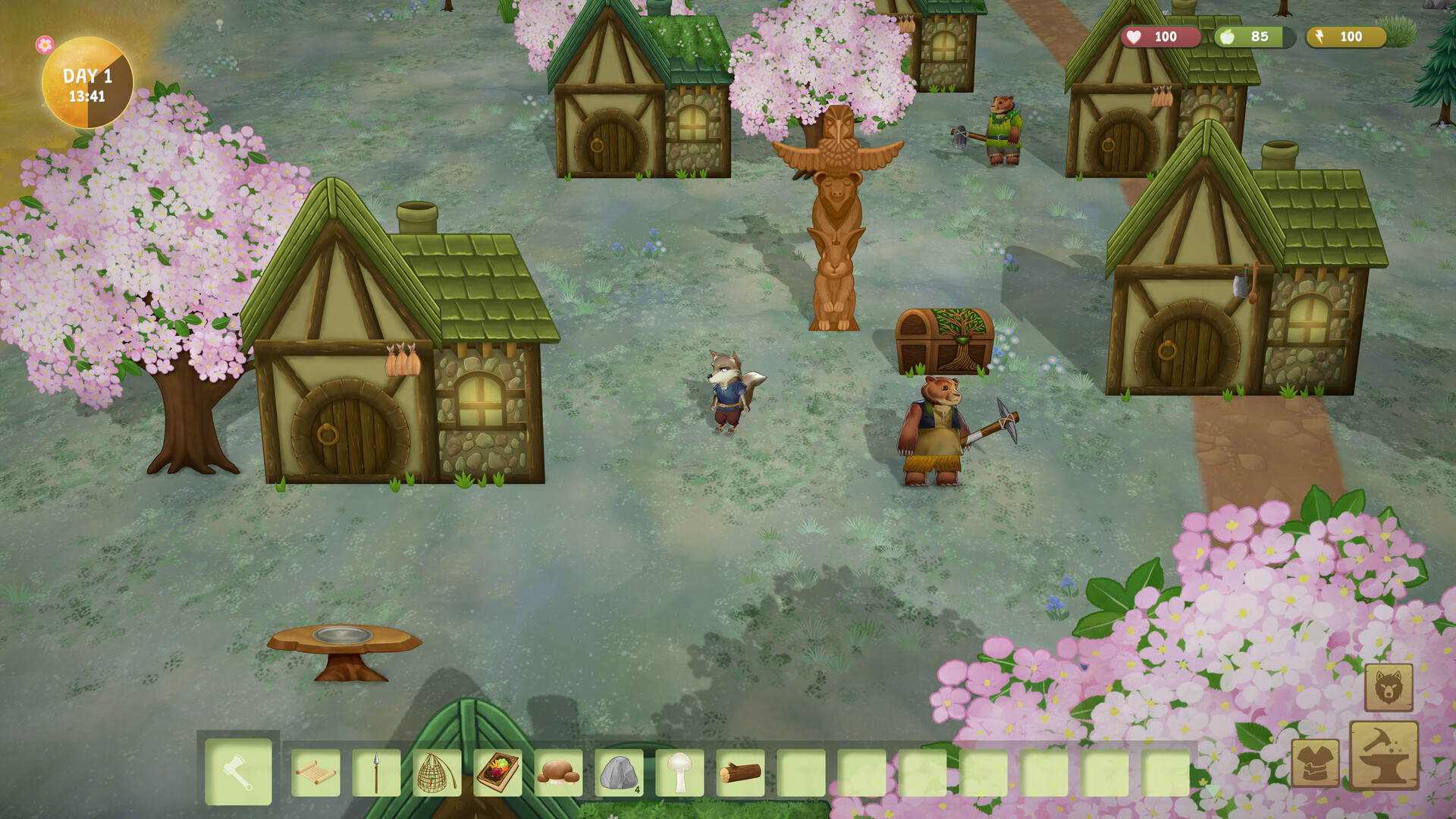Viewport: 1456px width, 819px height.
Task: Click the Day 1 clock dial
Action: [87, 83]
